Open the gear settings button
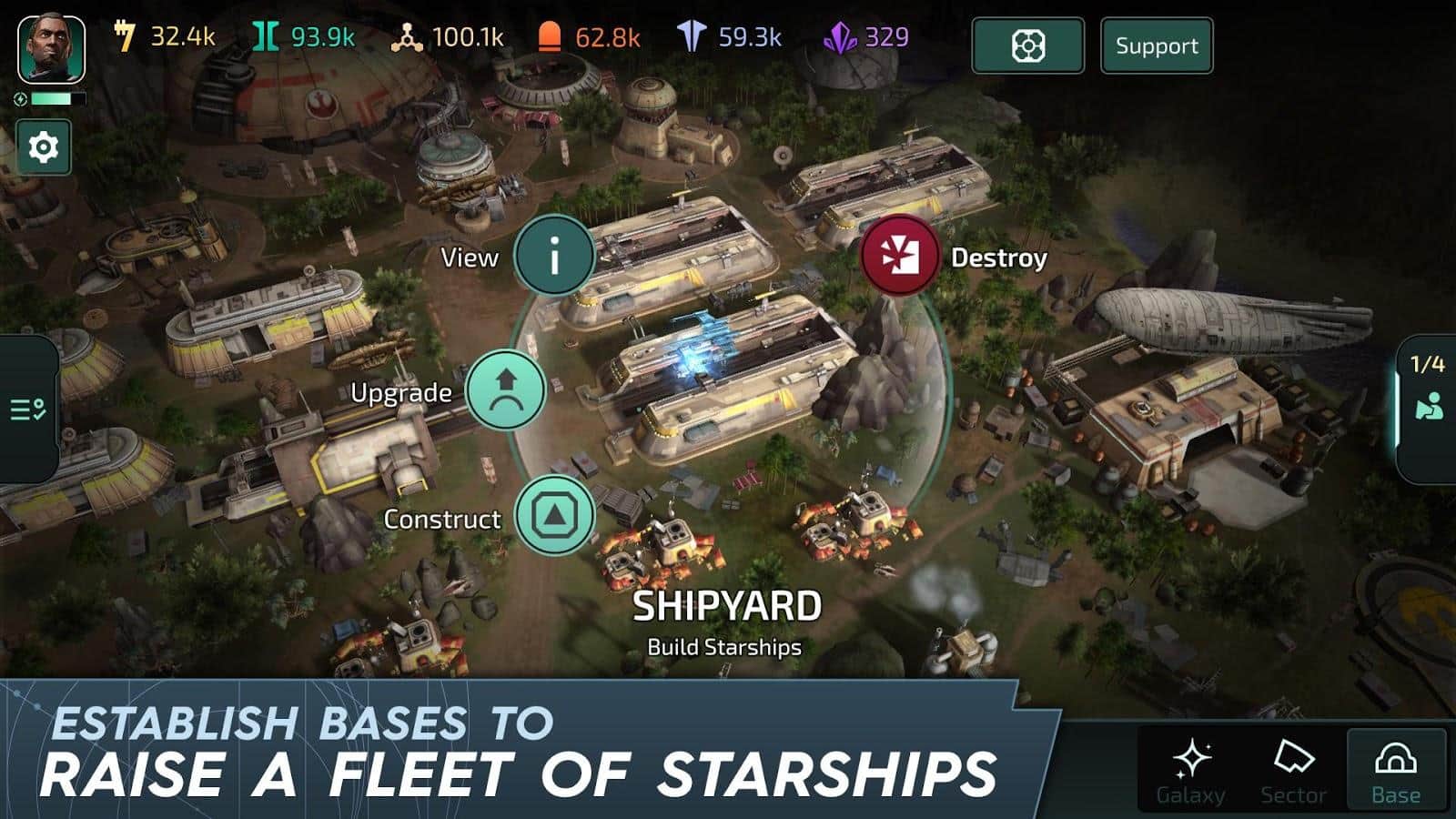1456x819 pixels. (x=44, y=147)
